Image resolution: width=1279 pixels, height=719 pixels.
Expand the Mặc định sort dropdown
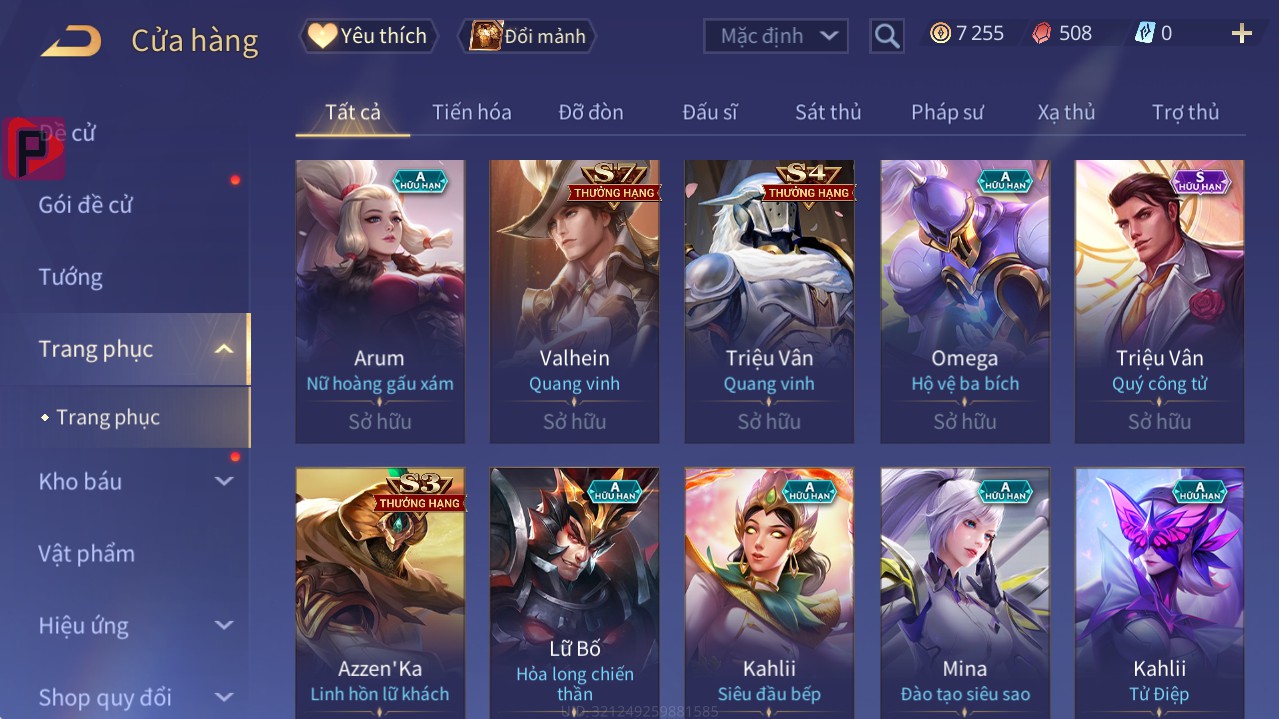[x=776, y=36]
